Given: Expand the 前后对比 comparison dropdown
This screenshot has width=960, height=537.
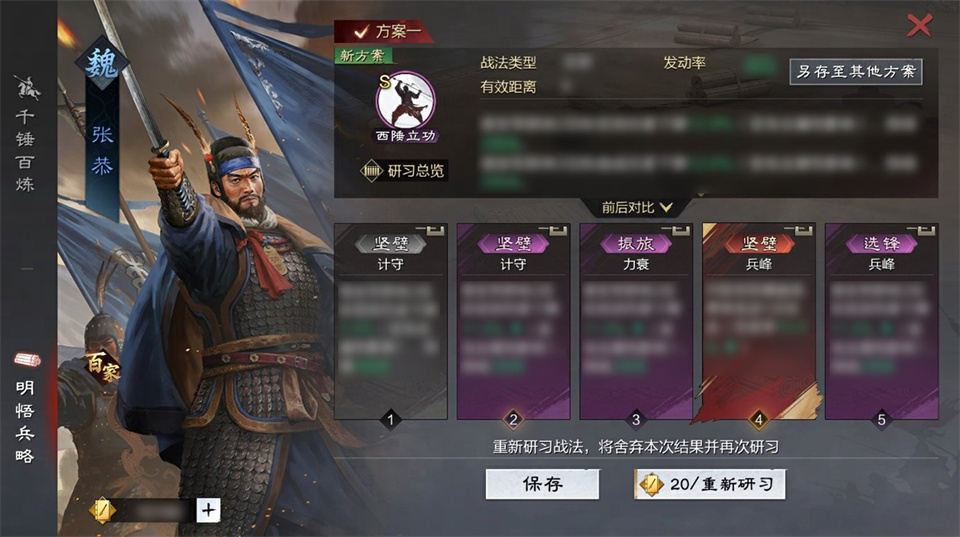Looking at the screenshot, I should click(637, 207).
